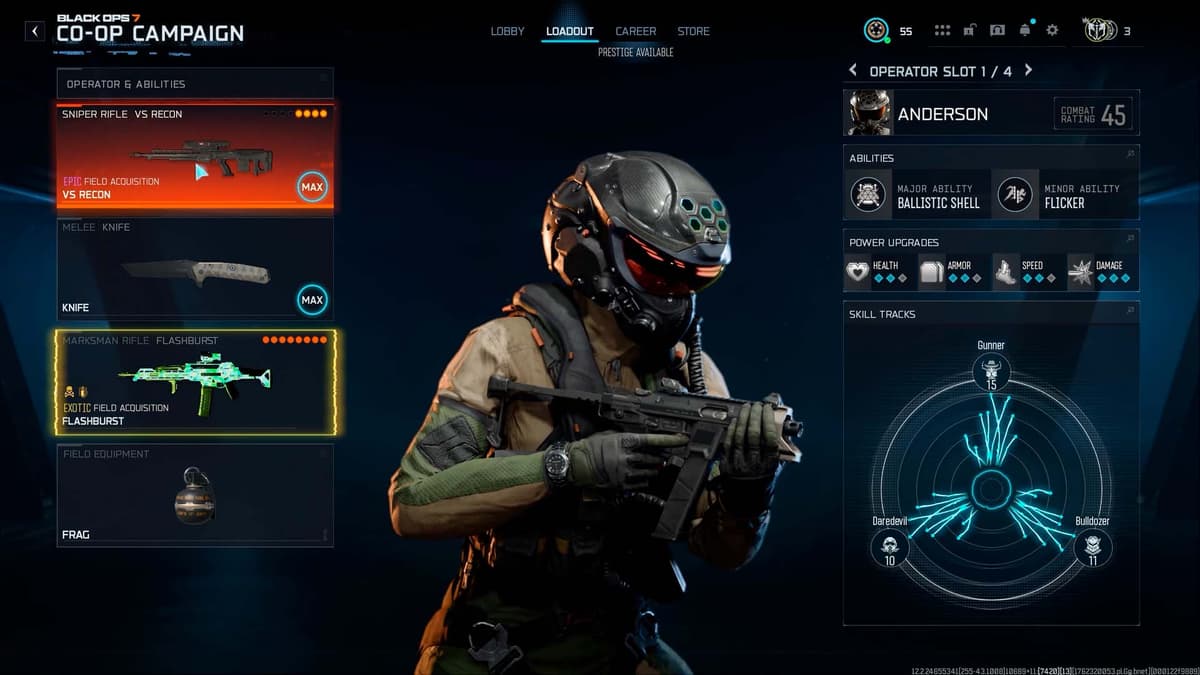
Task: Open the Daredevil skill track
Action: coord(889,547)
